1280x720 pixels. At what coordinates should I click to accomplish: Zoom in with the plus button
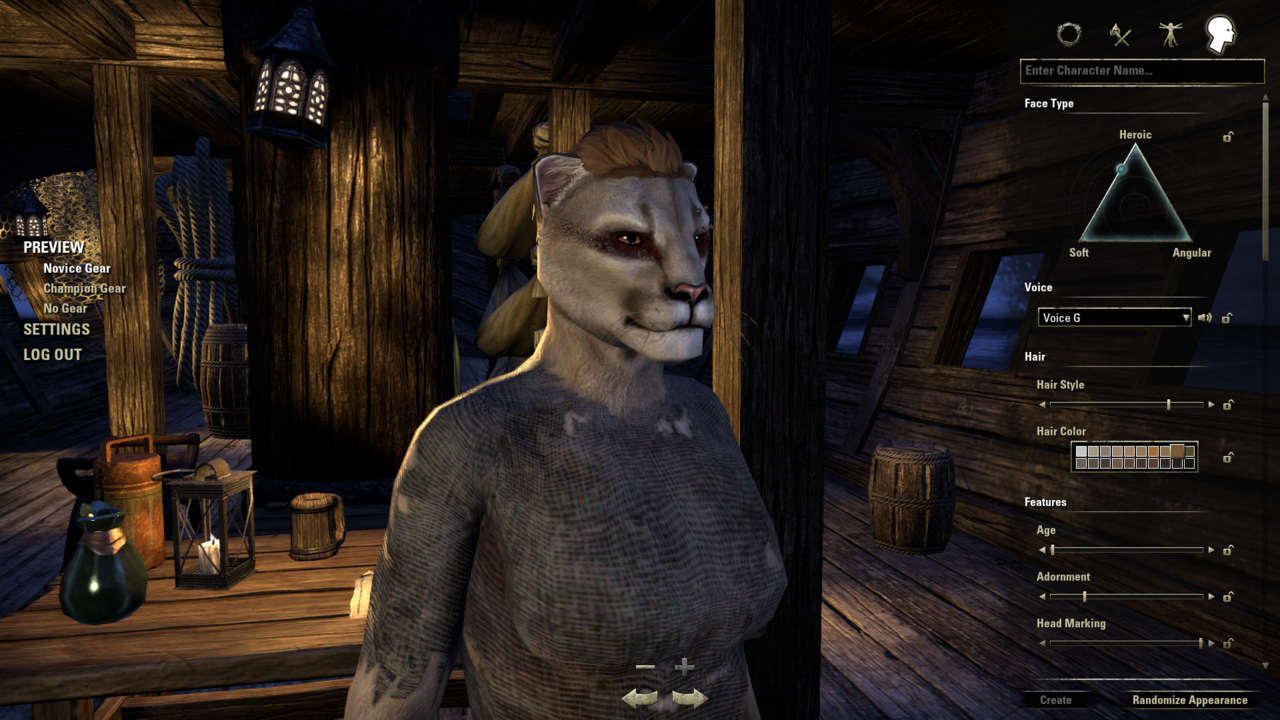(x=684, y=666)
